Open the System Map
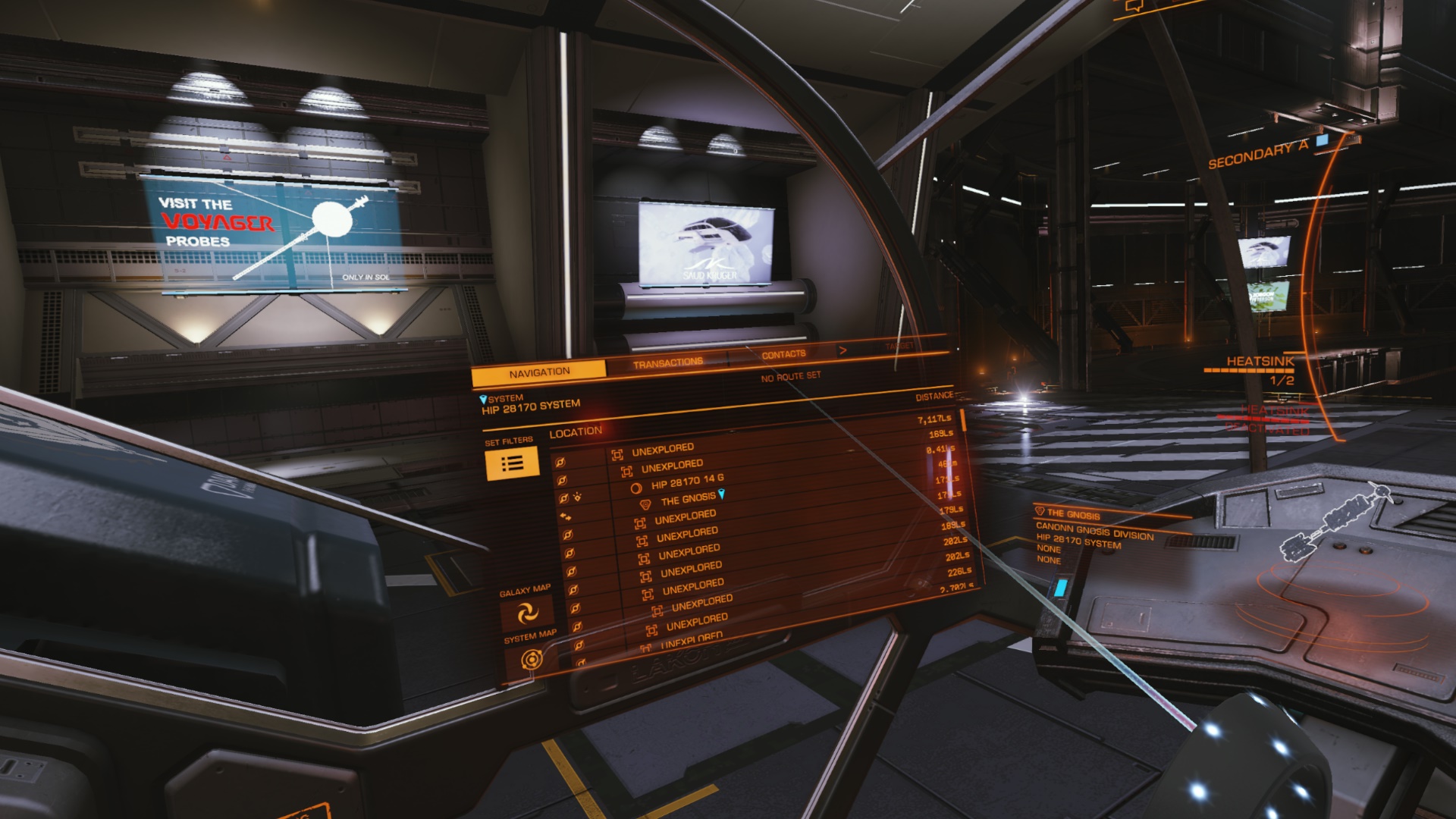1456x819 pixels. coord(532,660)
